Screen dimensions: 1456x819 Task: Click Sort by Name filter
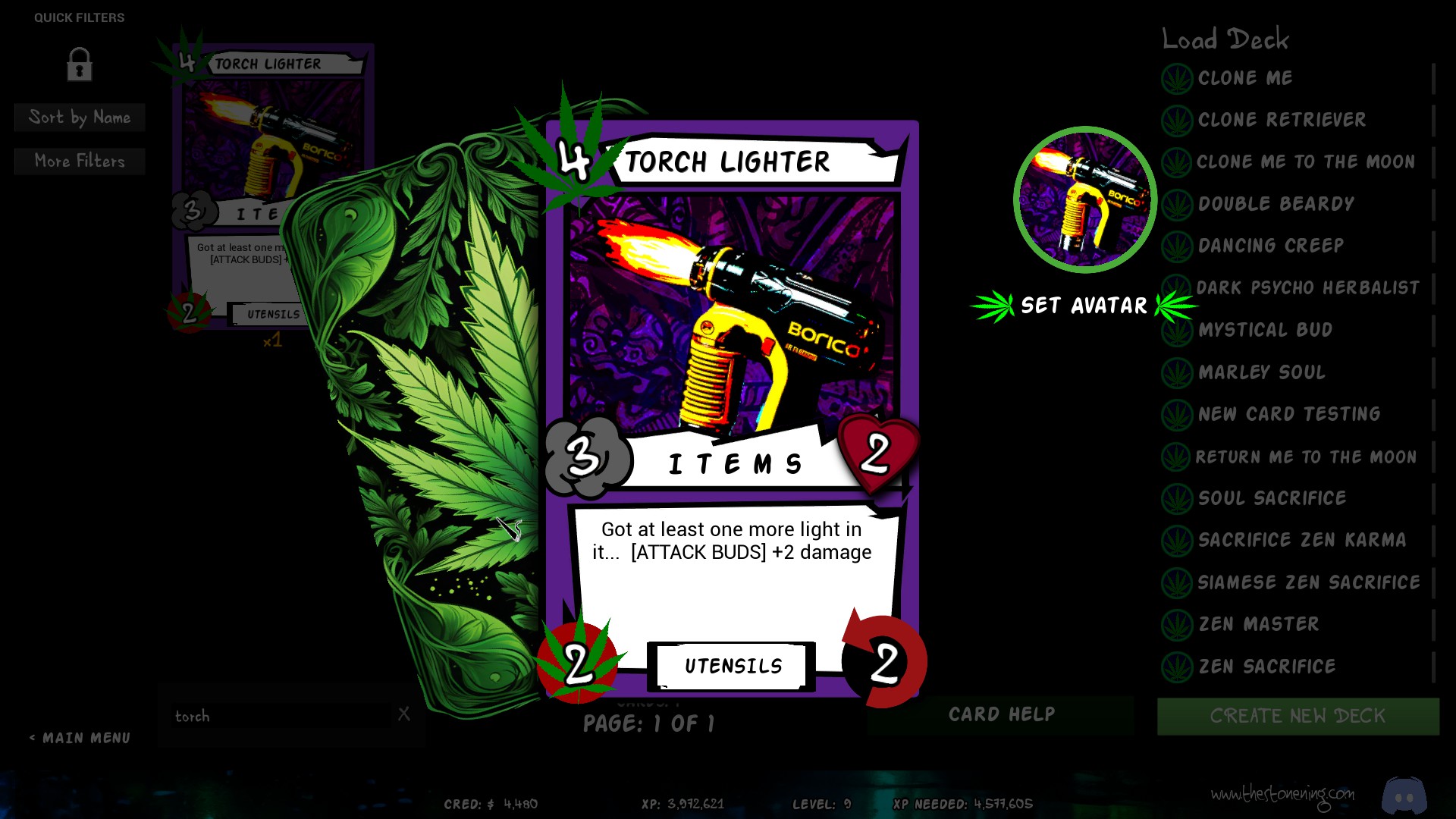pyautogui.click(x=80, y=118)
